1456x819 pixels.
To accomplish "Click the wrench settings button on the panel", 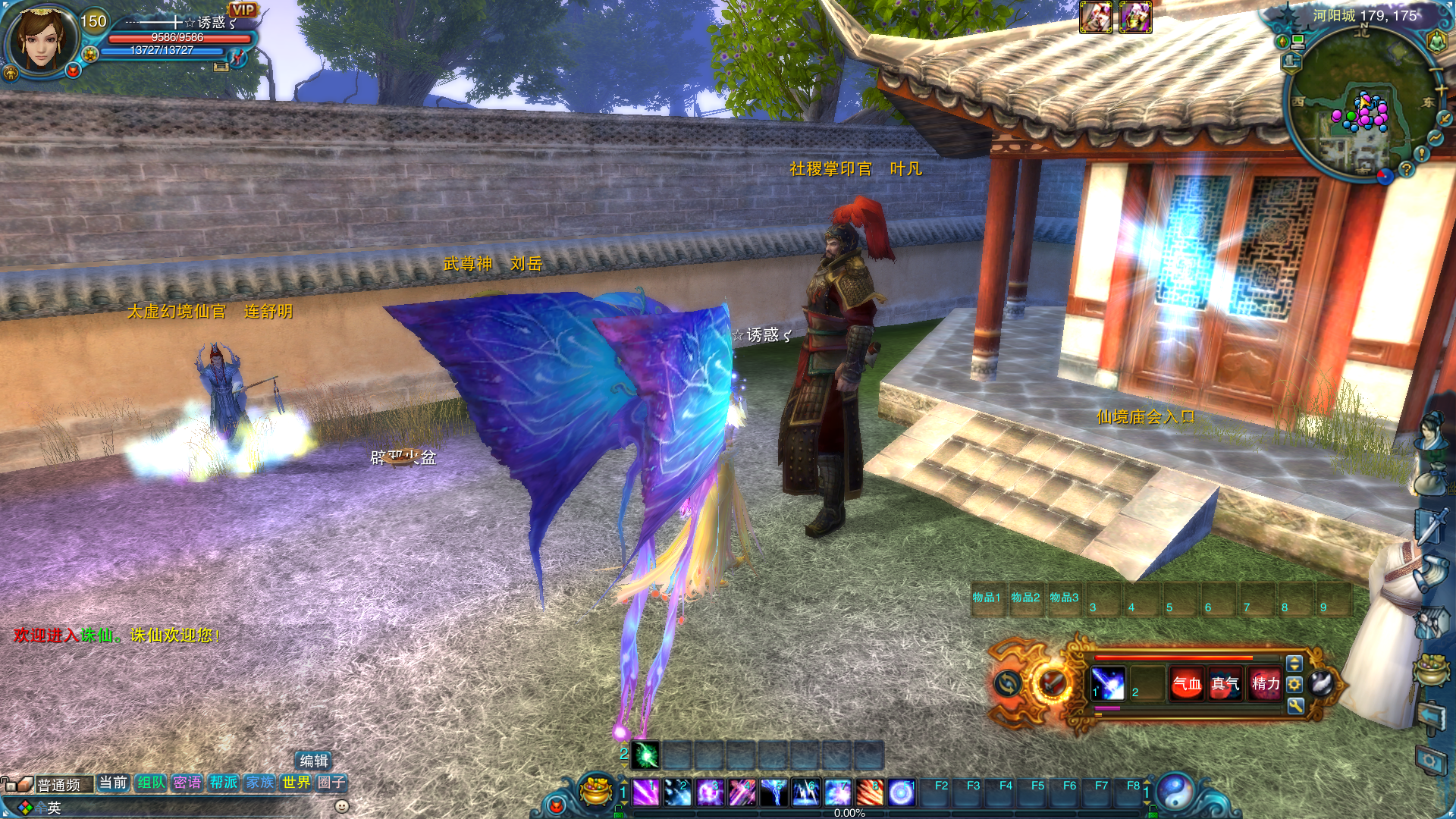I will (x=1295, y=706).
